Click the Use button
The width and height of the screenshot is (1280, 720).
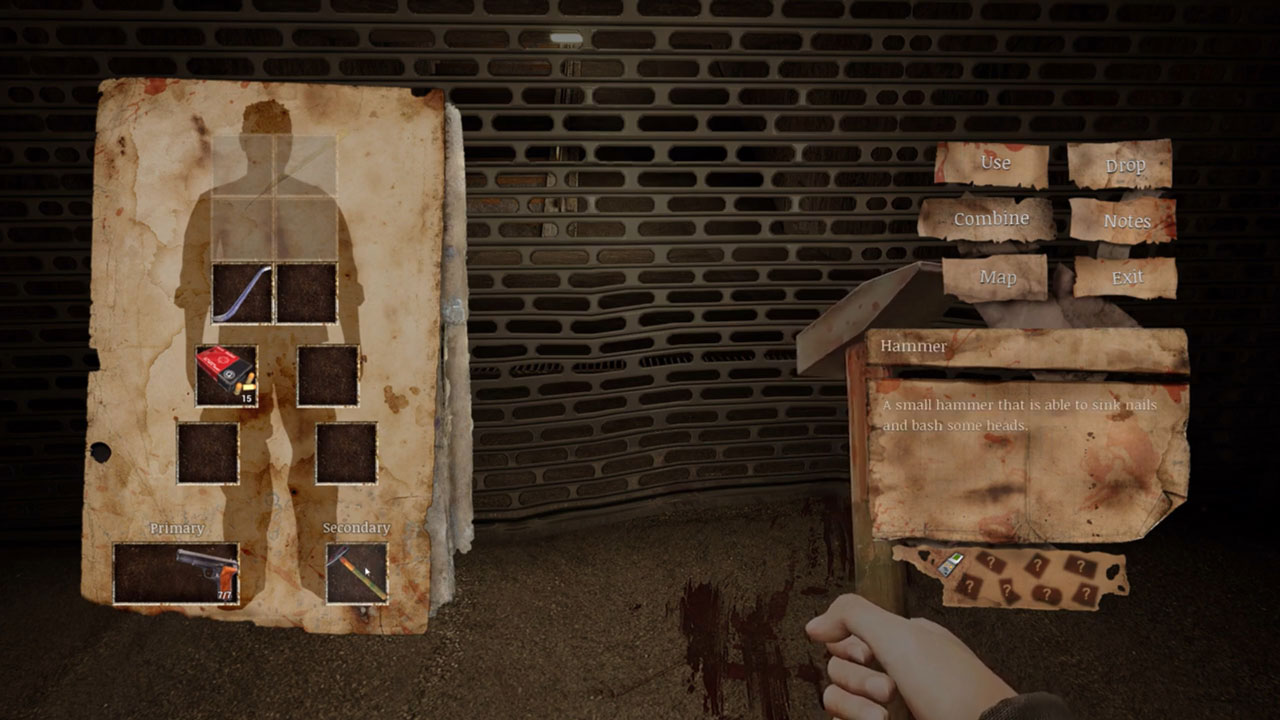pos(994,164)
